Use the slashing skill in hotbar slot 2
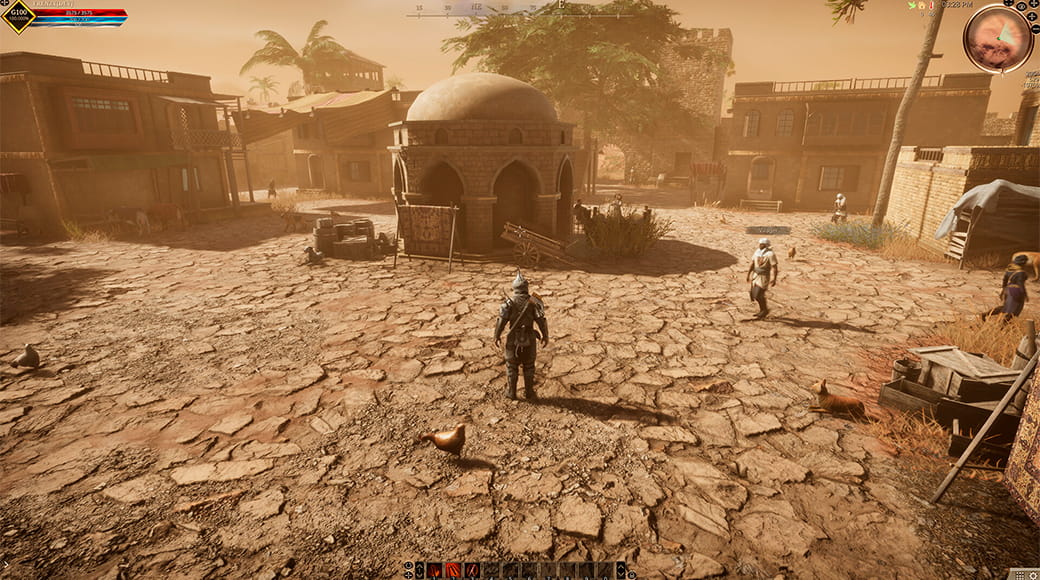The width and height of the screenshot is (1040, 580). coord(453,570)
